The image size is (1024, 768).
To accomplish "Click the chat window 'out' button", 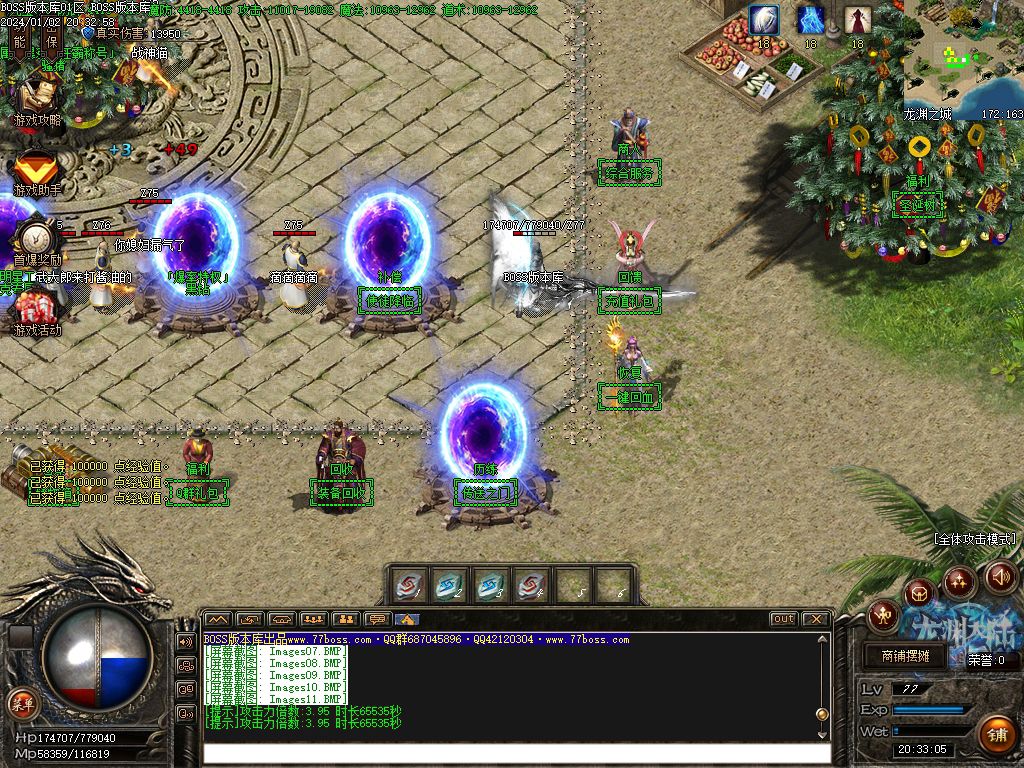I will click(x=783, y=619).
